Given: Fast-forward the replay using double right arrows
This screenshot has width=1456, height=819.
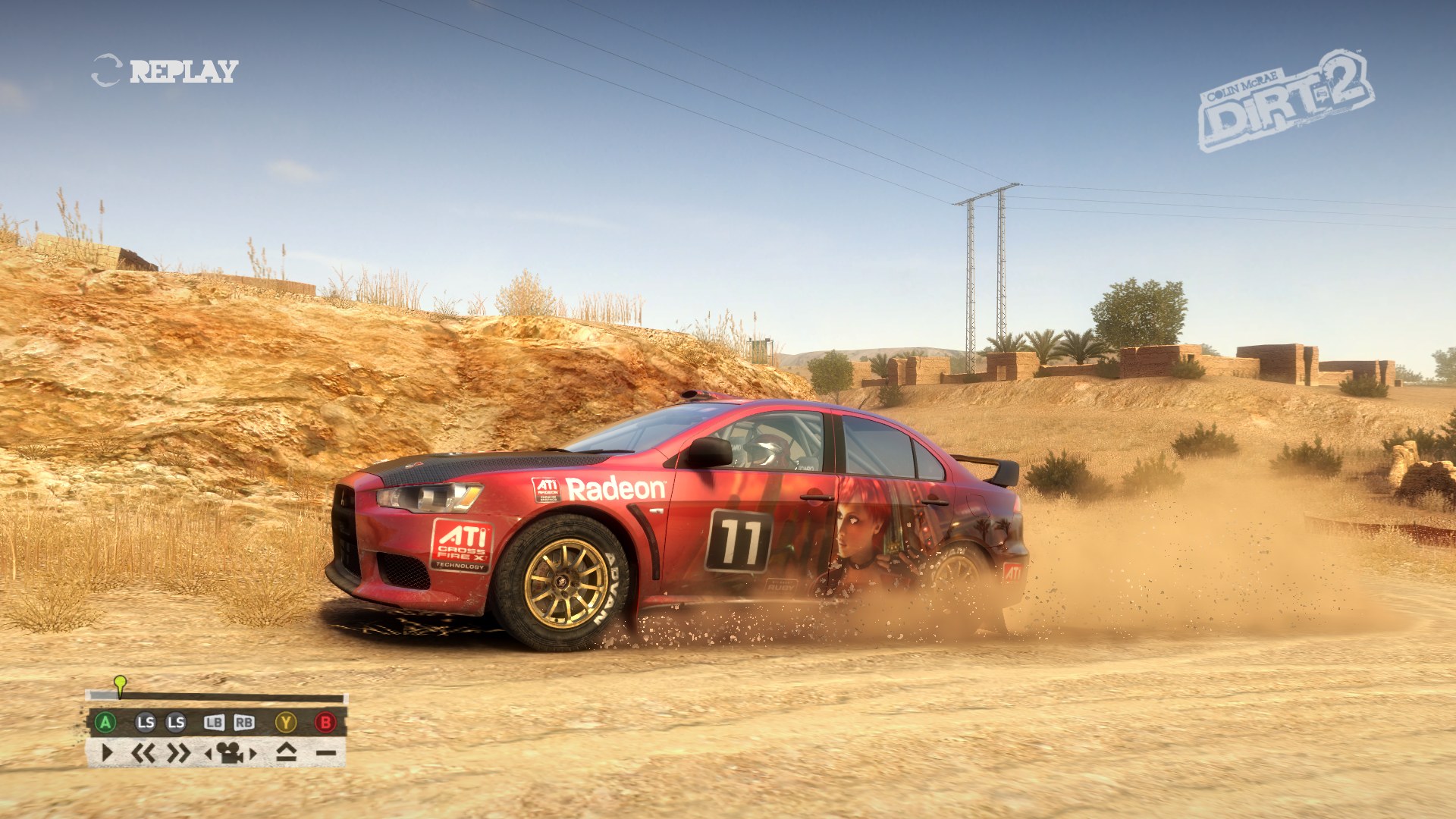Looking at the screenshot, I should pos(179,753).
